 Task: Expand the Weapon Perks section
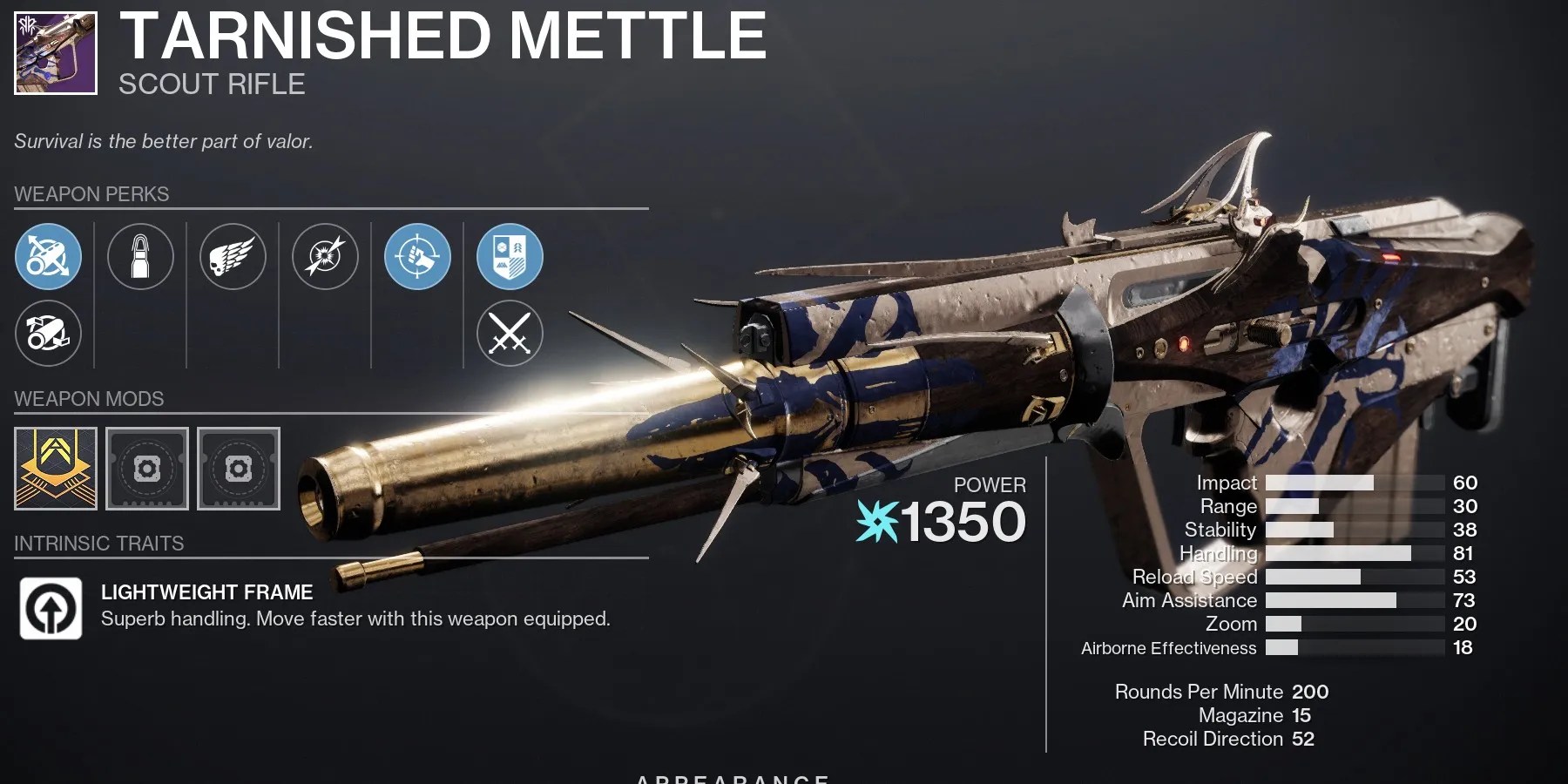(91, 193)
